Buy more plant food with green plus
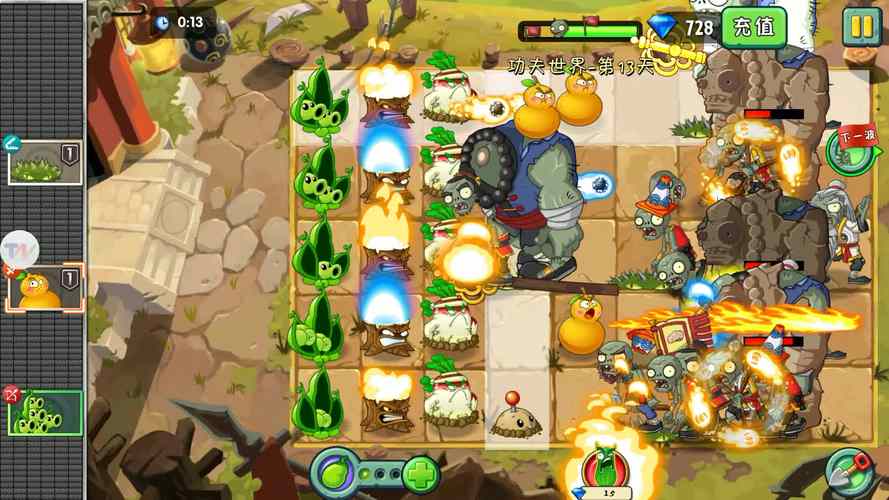 [x=420, y=472]
